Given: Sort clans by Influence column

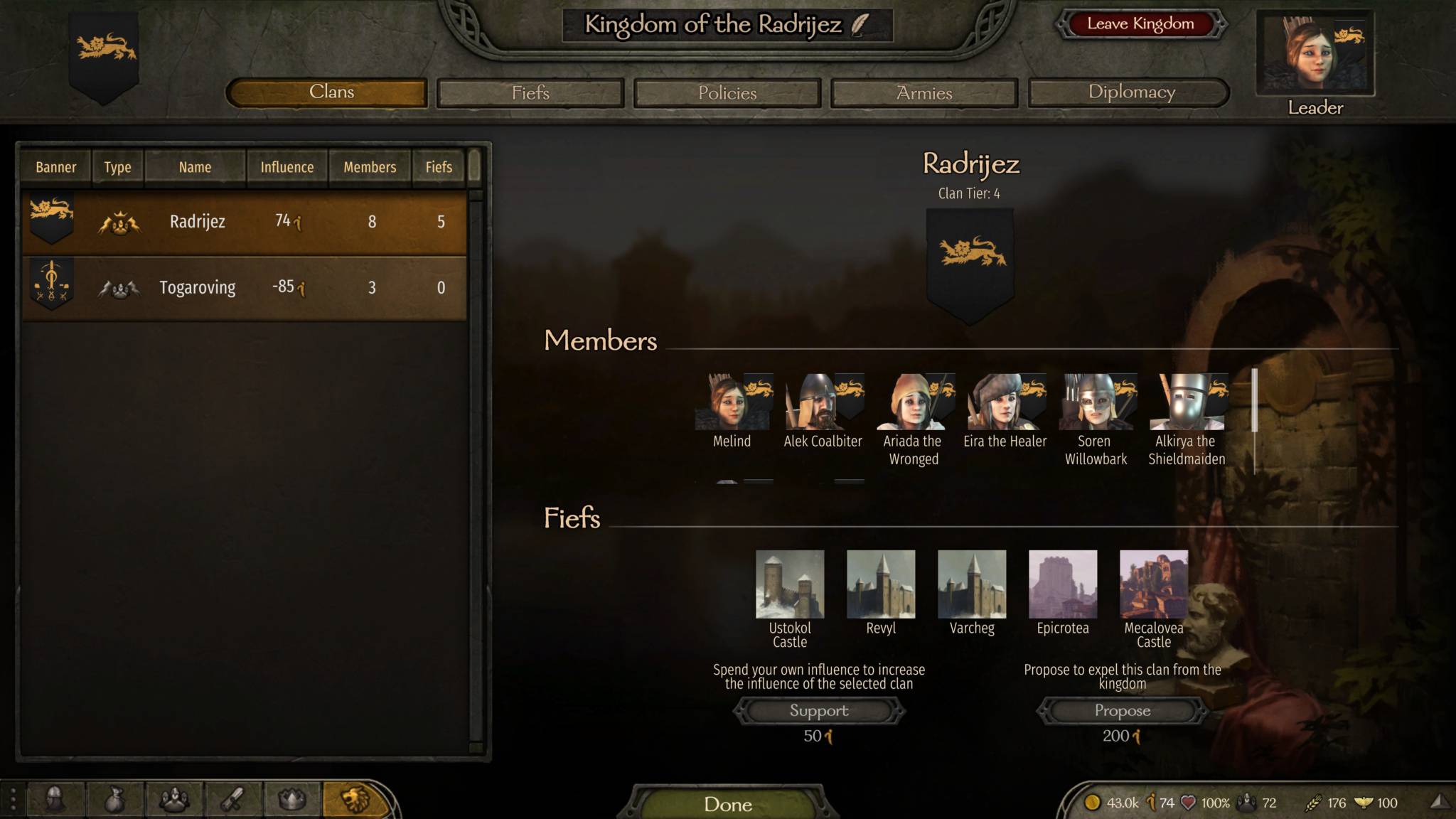Looking at the screenshot, I should point(287,167).
